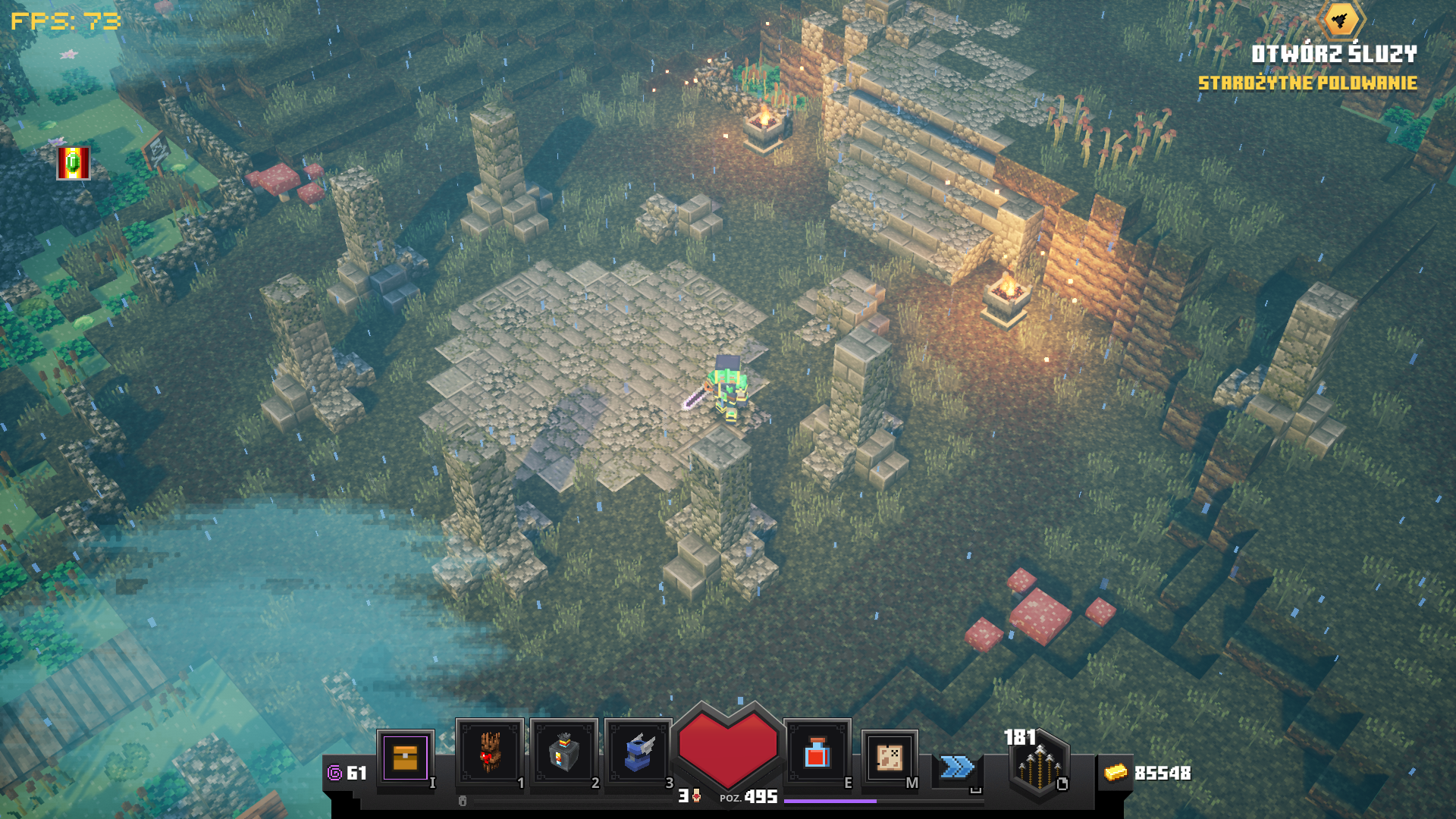Open the map scroll icon
1456x819 pixels.
(x=890, y=757)
